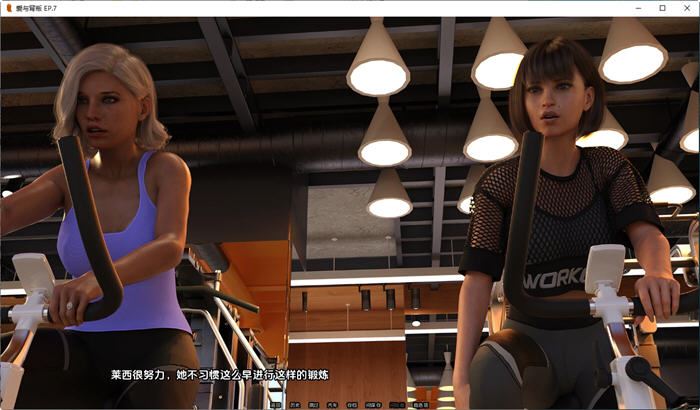Screen dimensions: 700x410
Task: Toggle Auto-advance in the quick menu
Action: click(x=331, y=405)
